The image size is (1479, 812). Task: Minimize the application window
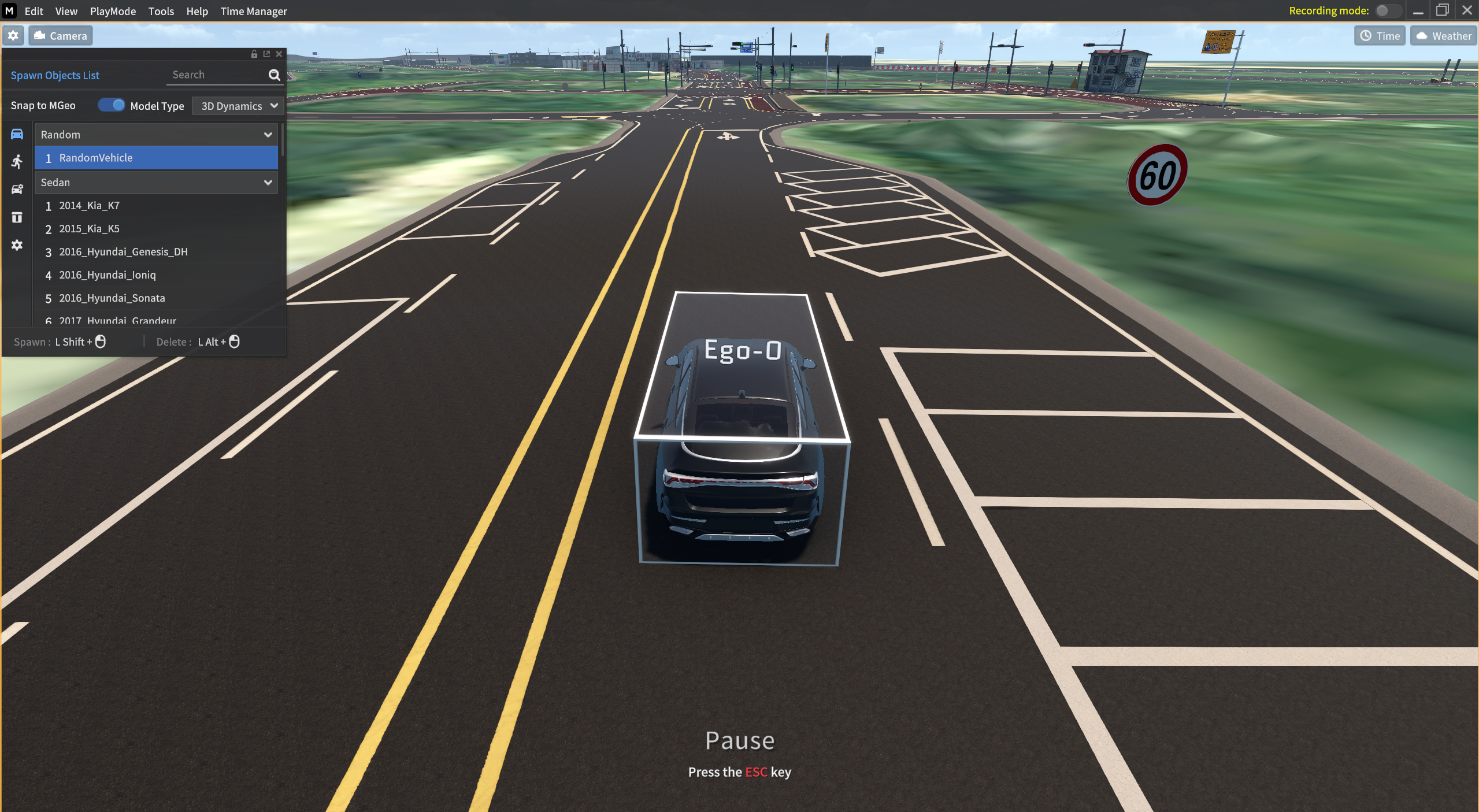click(1418, 11)
